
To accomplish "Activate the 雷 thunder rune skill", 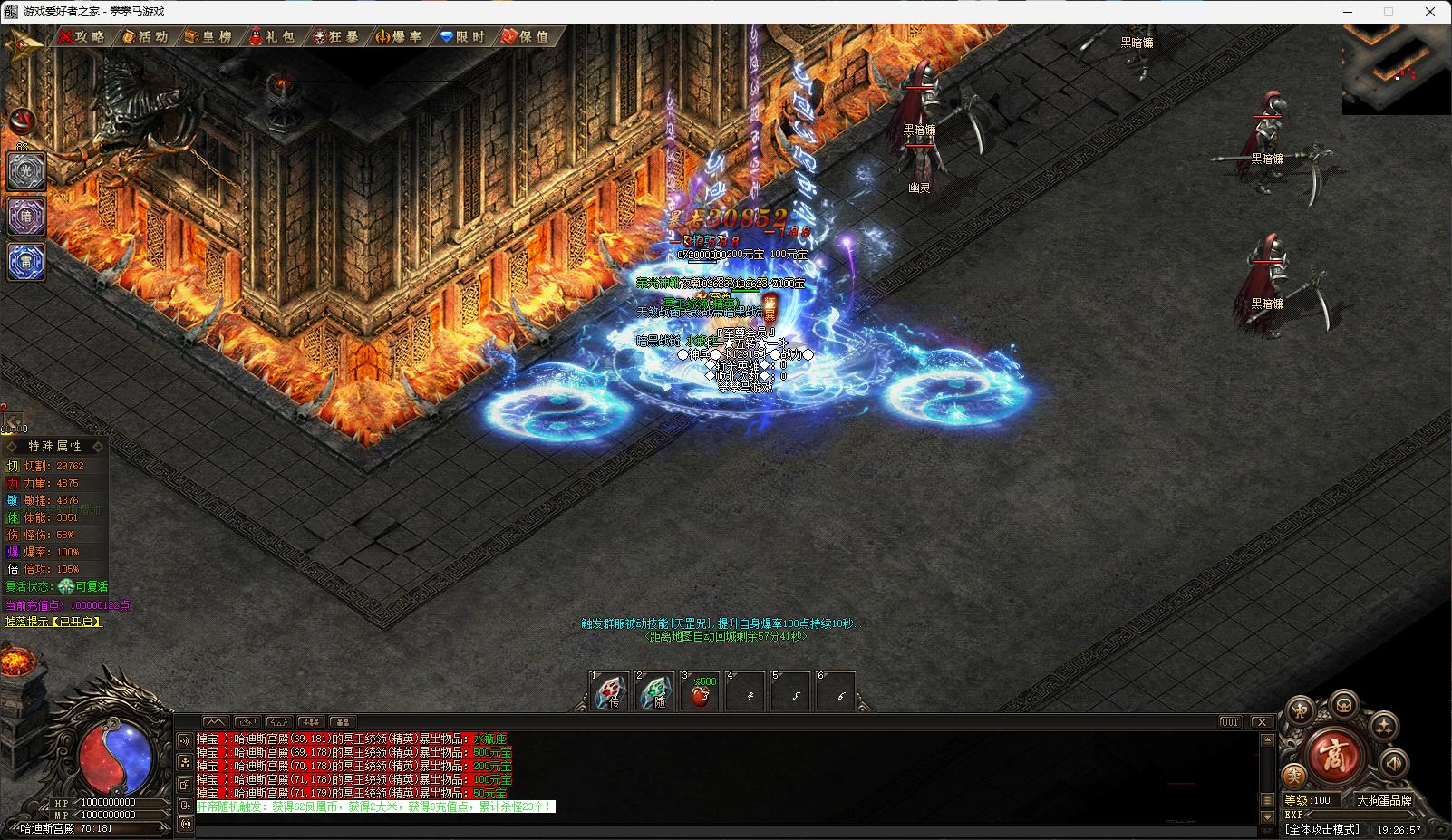I will click(26, 263).
